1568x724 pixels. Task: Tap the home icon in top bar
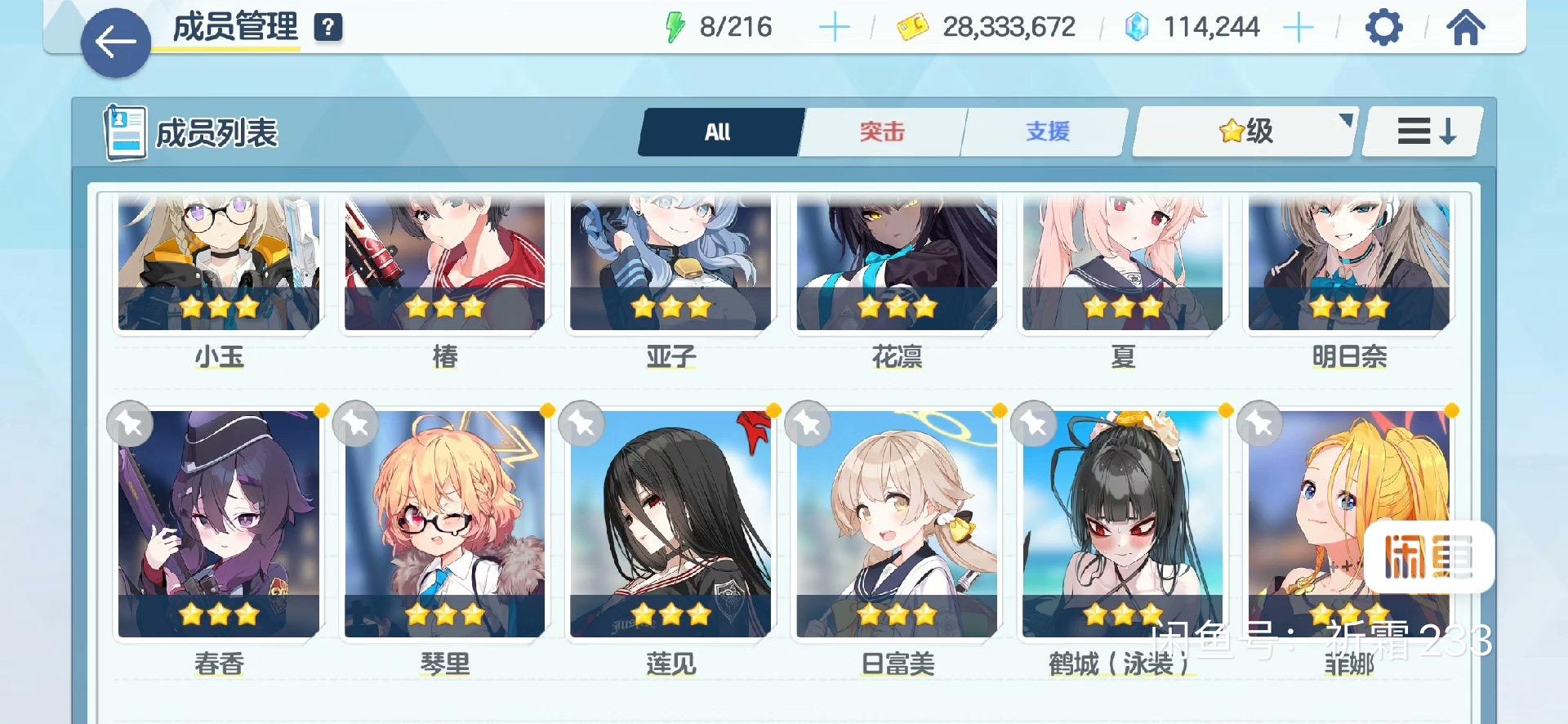click(1468, 27)
